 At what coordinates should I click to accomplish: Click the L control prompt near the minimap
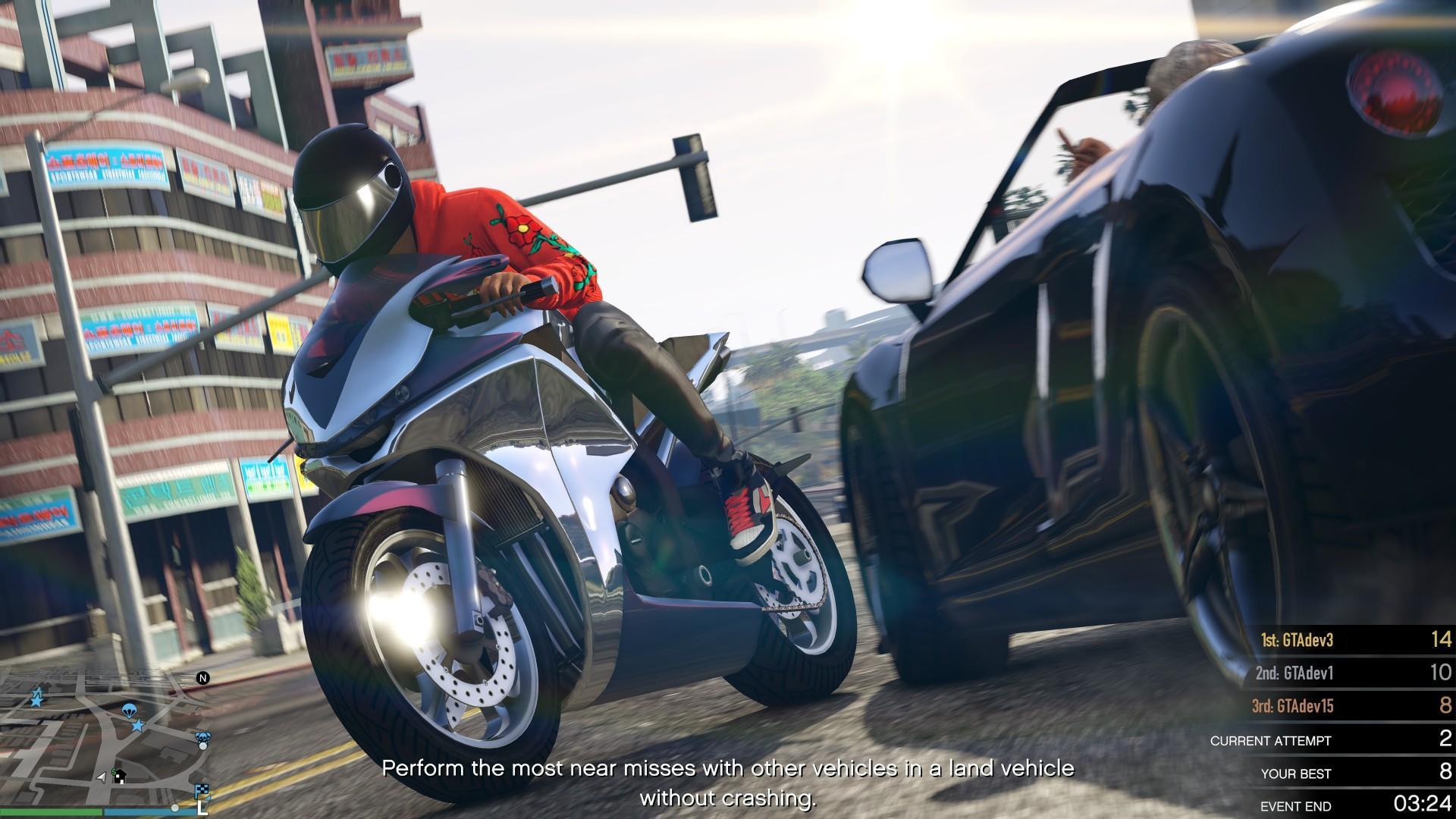203,809
